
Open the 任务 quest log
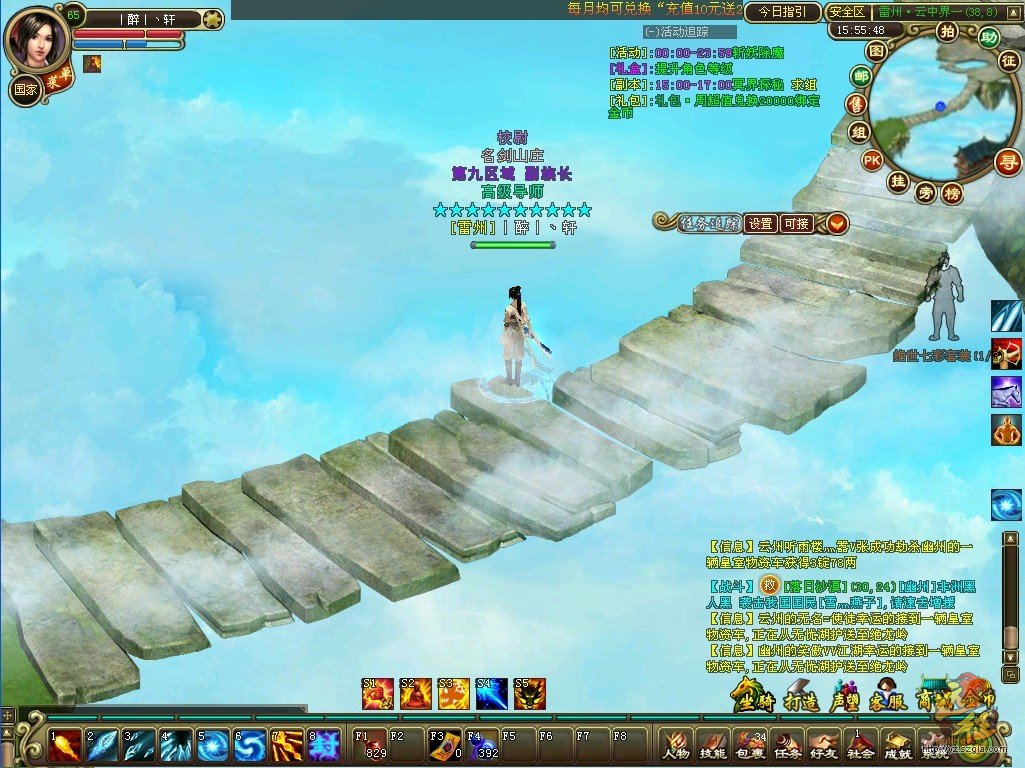click(785, 745)
